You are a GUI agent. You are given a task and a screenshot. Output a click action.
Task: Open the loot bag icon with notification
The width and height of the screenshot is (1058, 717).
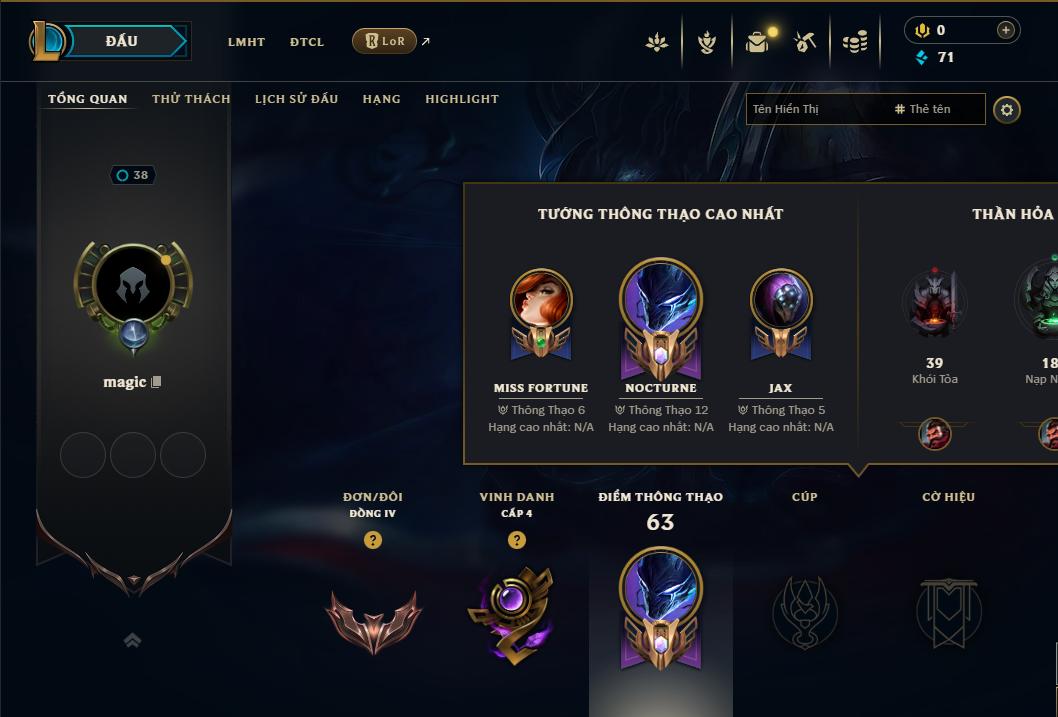758,42
